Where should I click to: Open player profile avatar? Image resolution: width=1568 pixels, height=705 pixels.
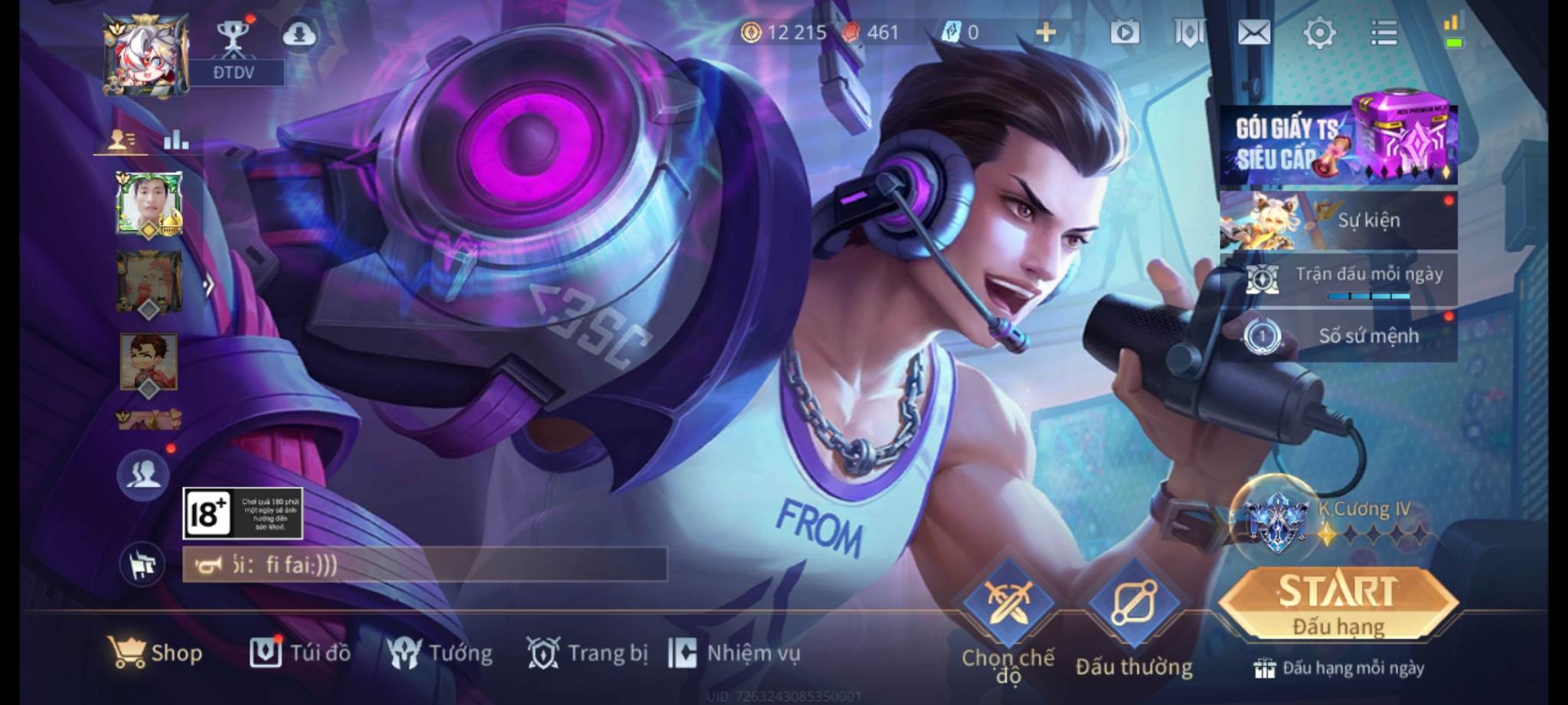(145, 55)
